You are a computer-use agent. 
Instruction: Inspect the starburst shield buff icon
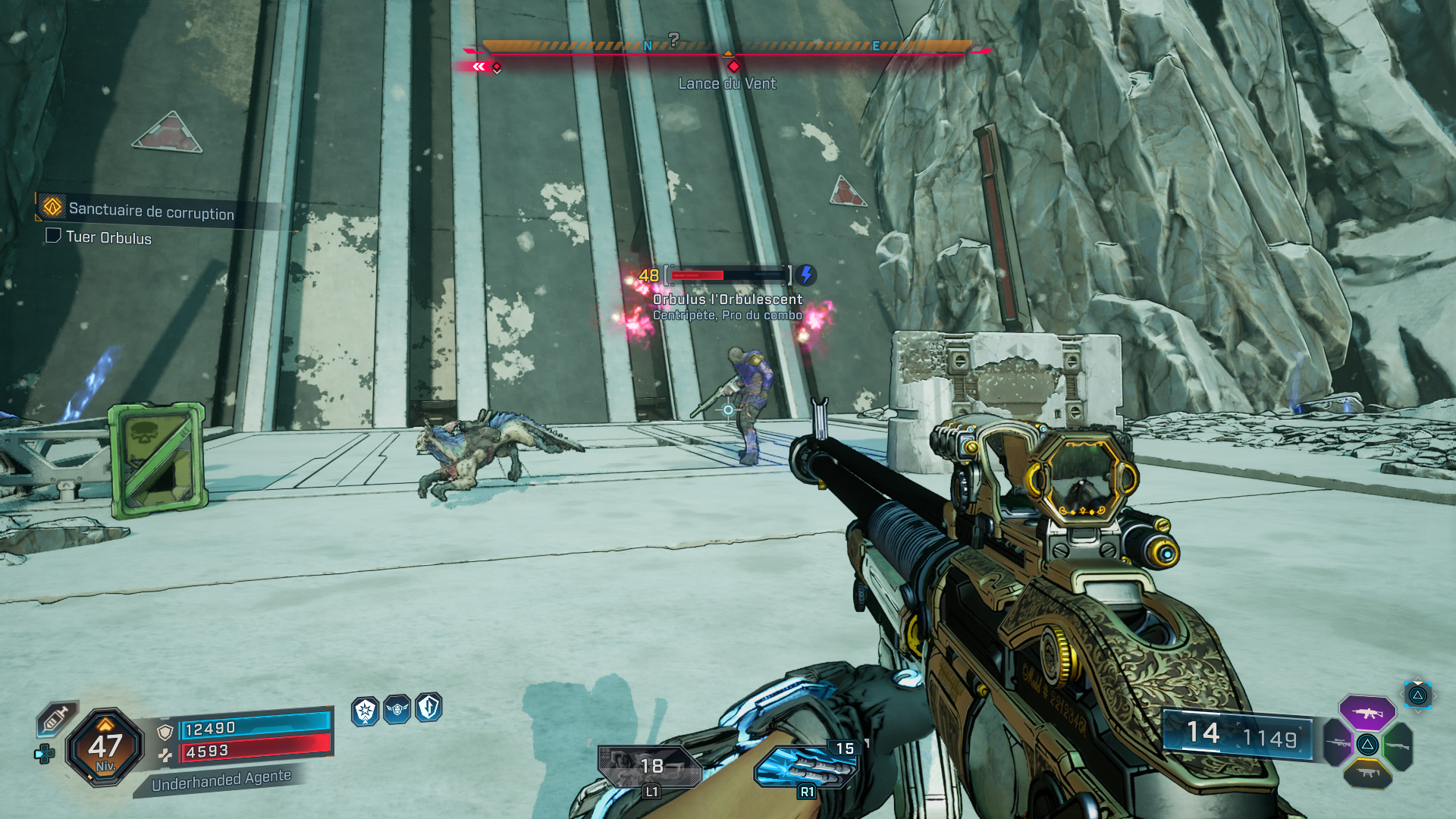pos(365,711)
